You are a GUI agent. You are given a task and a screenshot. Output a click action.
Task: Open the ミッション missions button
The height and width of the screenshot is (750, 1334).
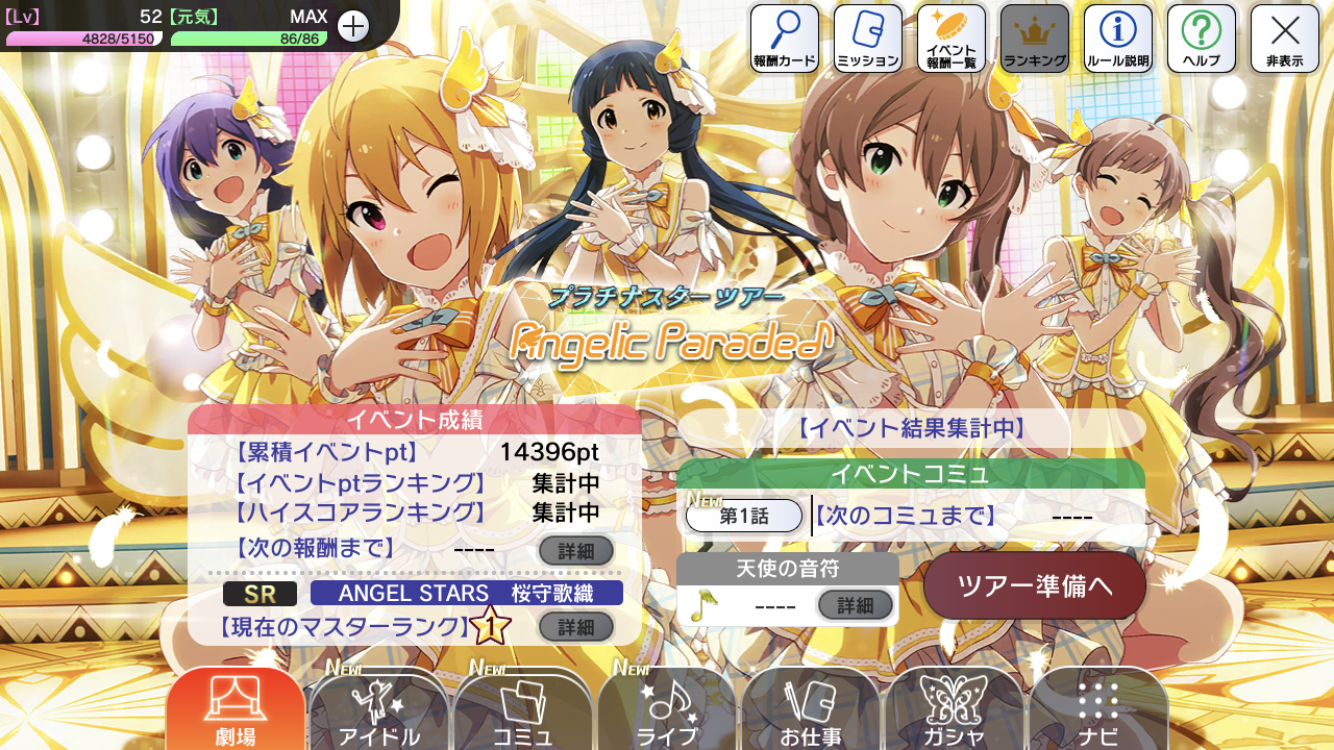[x=868, y=38]
